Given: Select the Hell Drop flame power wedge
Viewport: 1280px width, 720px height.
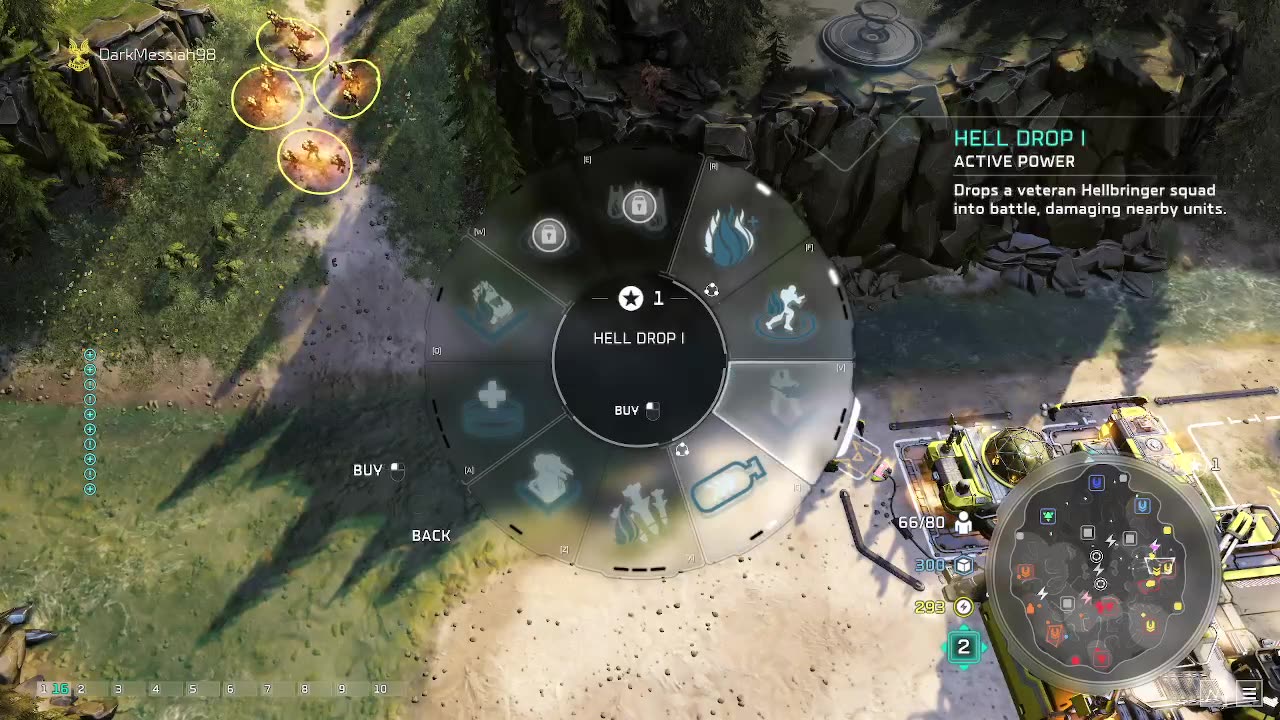Looking at the screenshot, I should (730, 232).
